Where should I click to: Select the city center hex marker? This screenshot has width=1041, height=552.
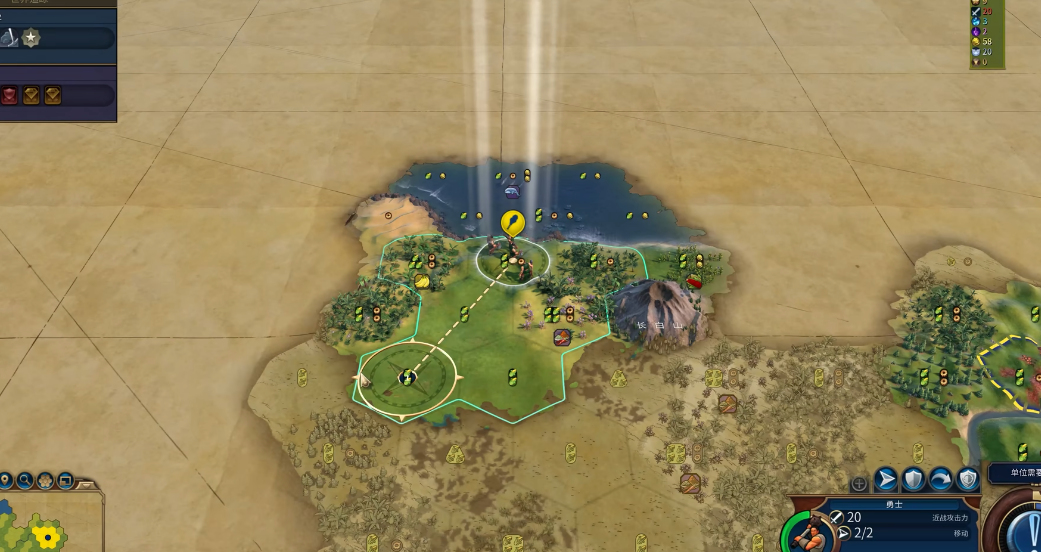point(407,377)
